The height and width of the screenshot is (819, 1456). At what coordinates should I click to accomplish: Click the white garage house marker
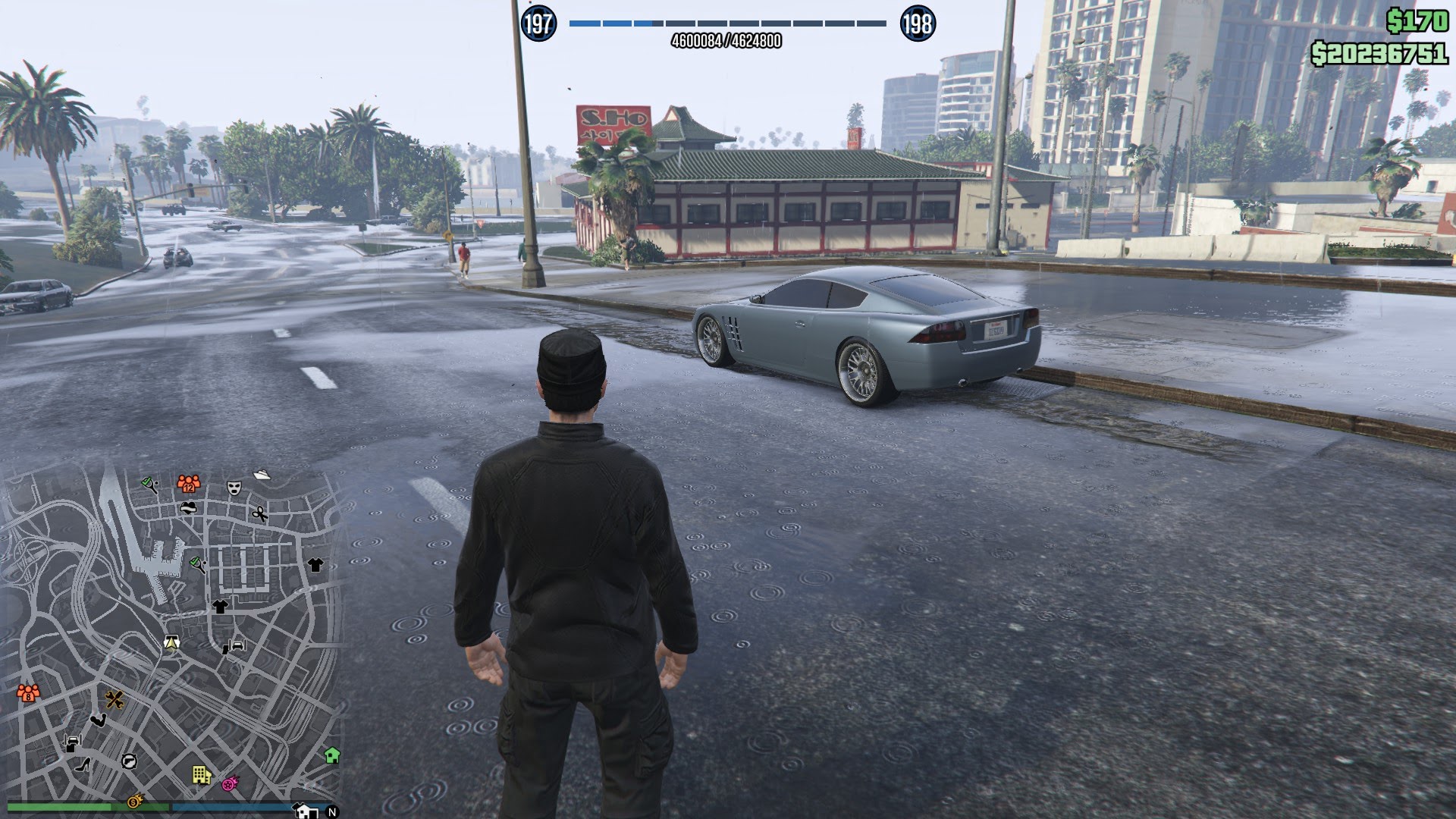click(x=306, y=811)
